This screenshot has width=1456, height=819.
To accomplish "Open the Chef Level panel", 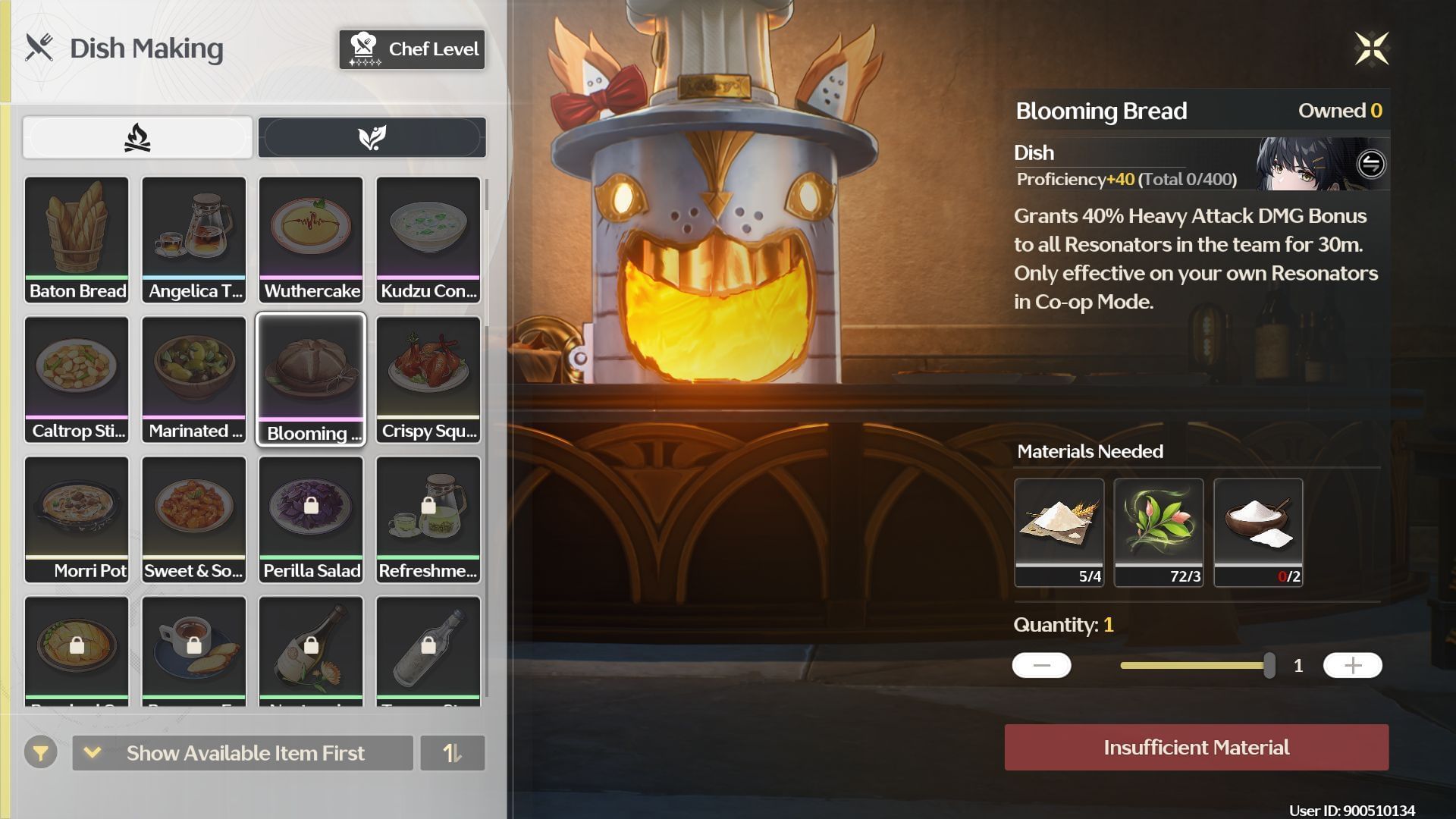I will 412,49.
